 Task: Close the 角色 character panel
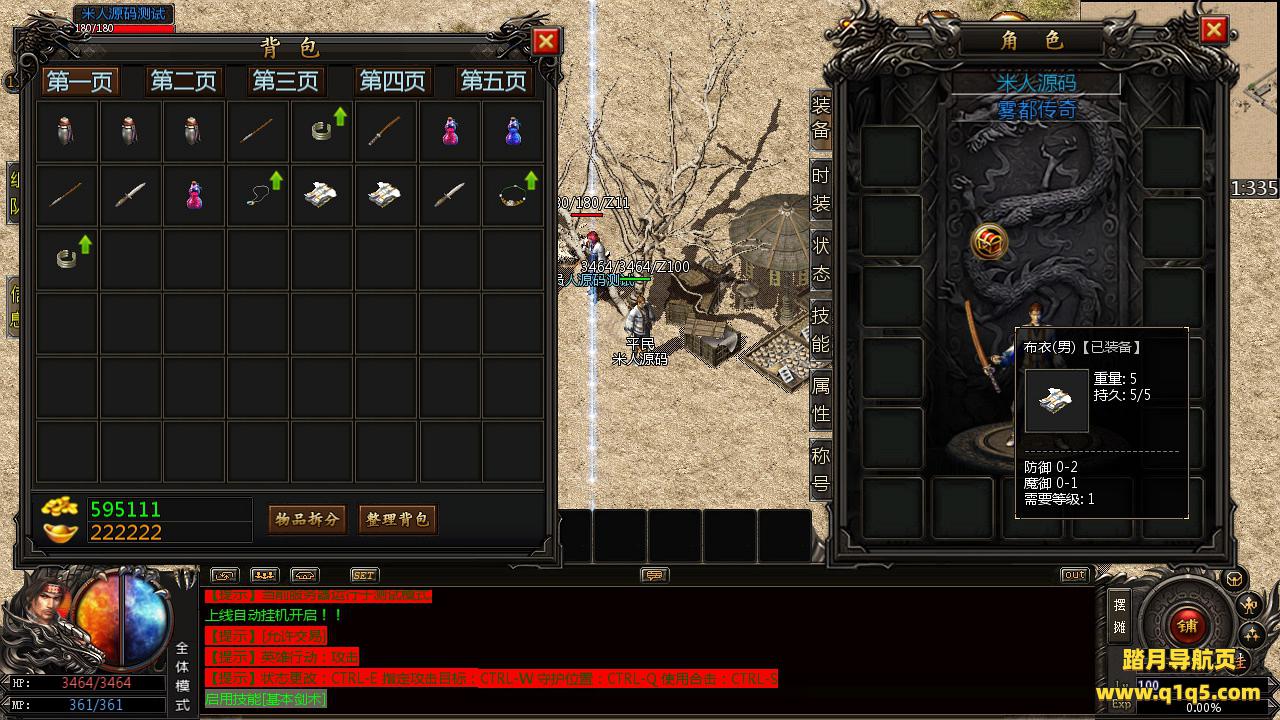[1214, 30]
